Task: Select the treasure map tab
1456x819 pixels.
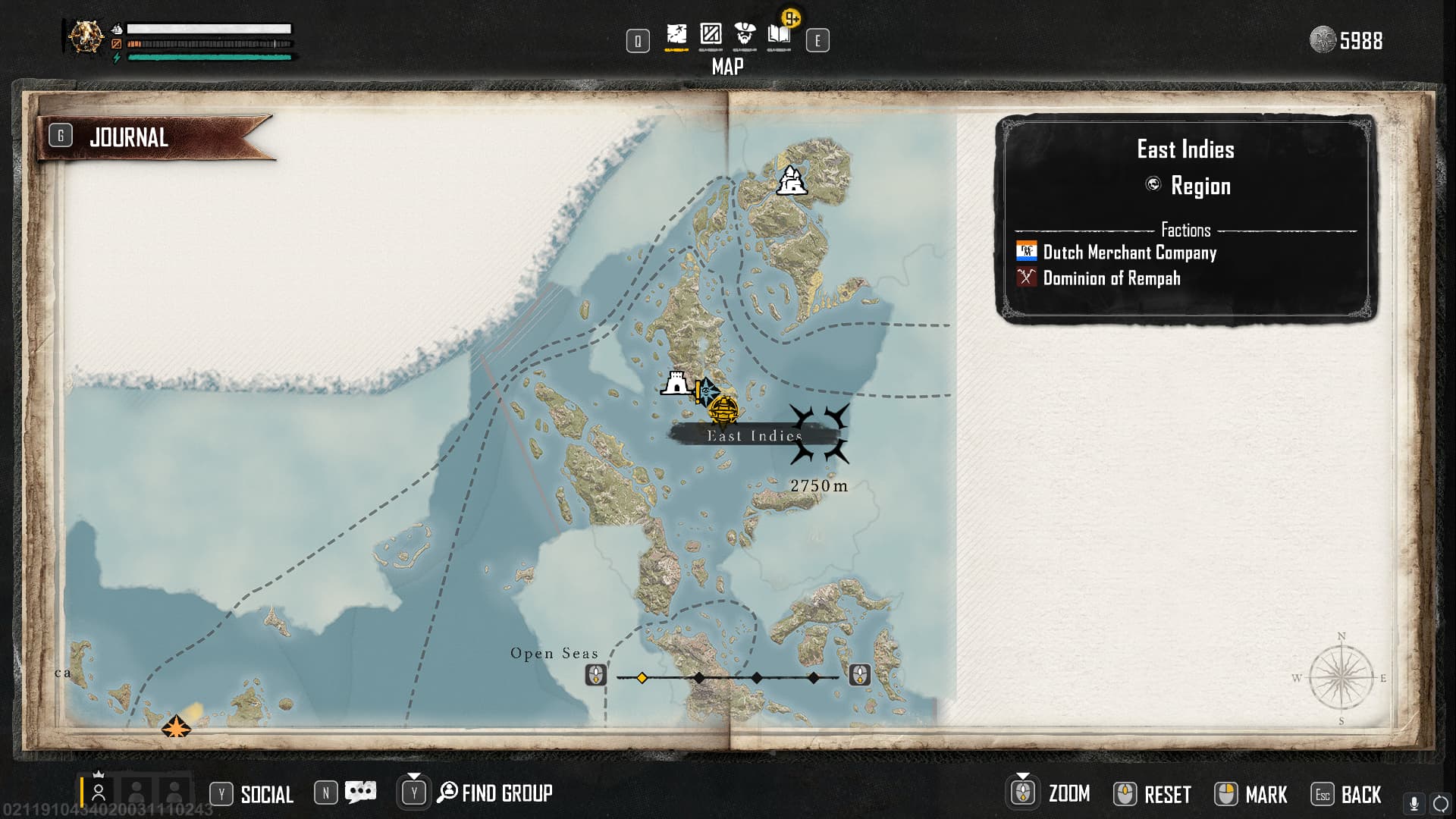Action: coord(676,35)
